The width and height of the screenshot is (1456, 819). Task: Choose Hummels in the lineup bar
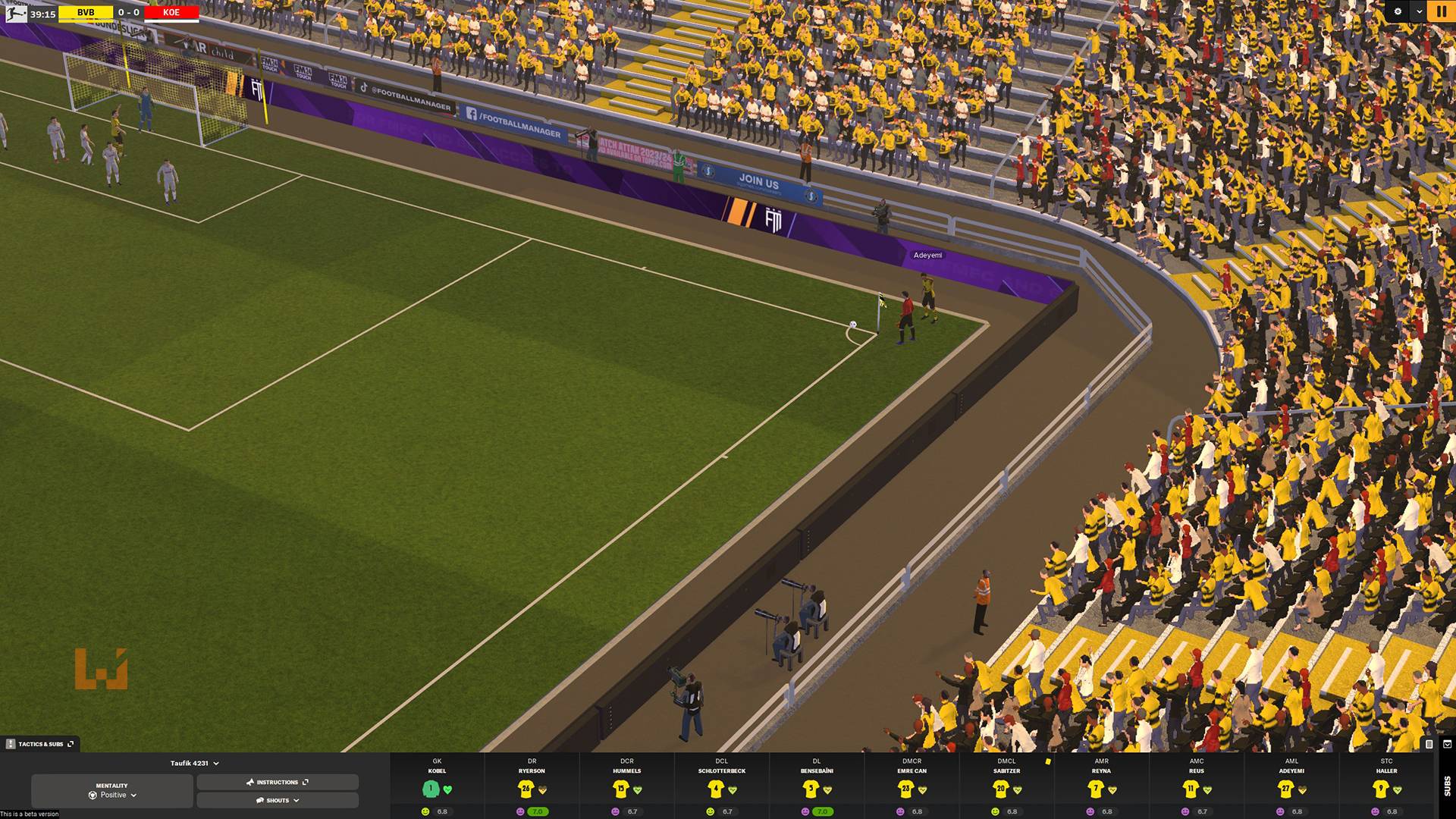626,786
